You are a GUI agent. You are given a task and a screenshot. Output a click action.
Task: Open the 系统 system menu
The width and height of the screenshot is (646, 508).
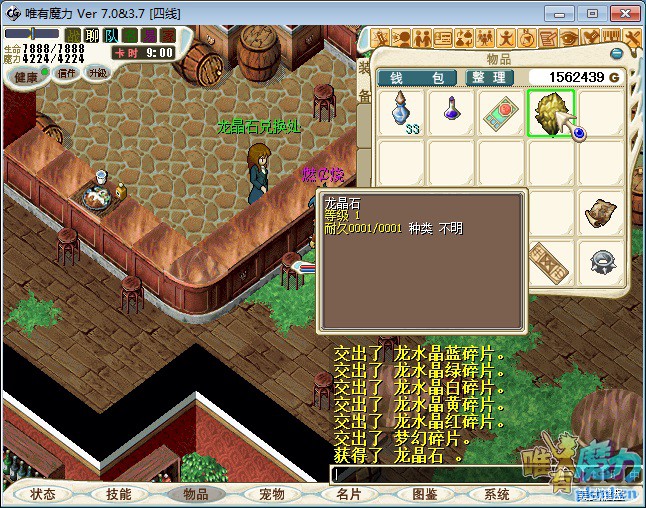tap(497, 494)
